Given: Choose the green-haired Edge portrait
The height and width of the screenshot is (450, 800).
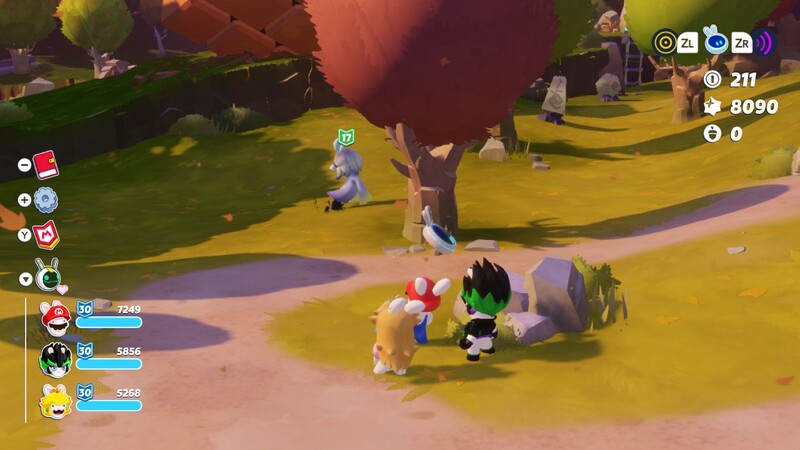Looking at the screenshot, I should tap(55, 358).
